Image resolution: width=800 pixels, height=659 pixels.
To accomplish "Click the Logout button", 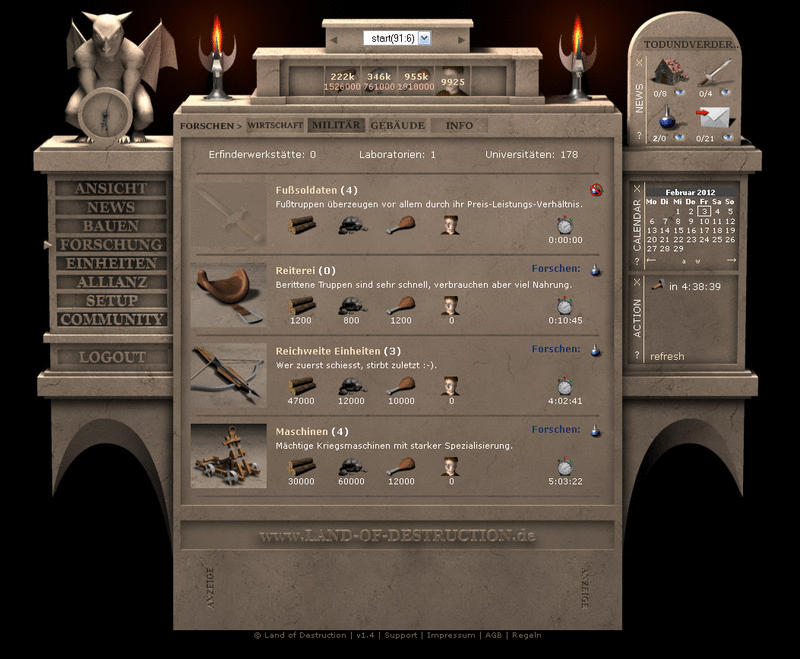I will 110,357.
